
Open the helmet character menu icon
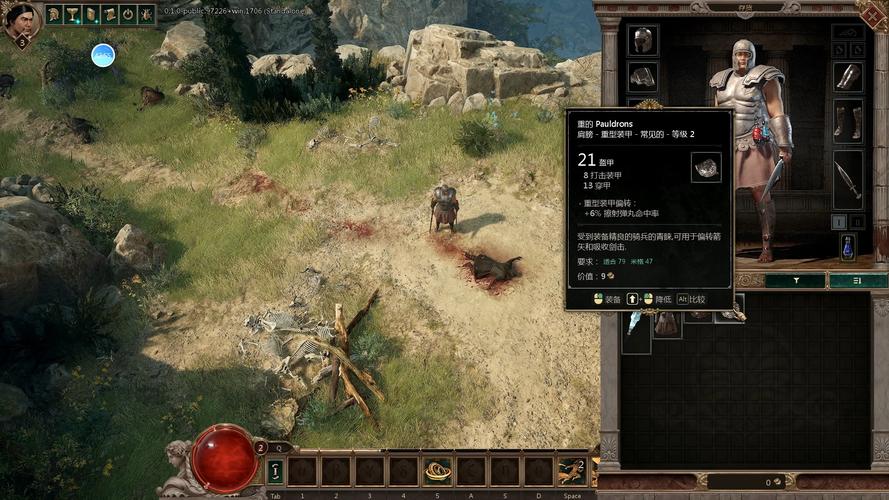click(54, 14)
